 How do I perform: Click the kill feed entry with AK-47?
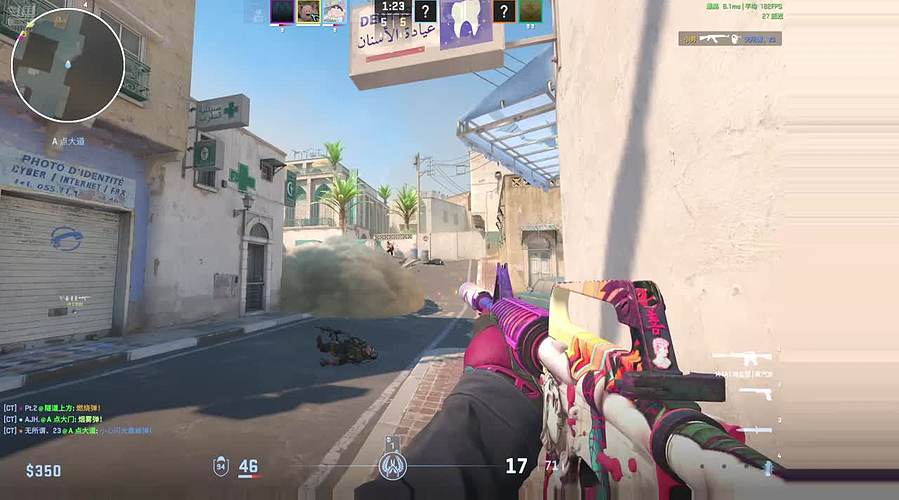[x=730, y=39]
